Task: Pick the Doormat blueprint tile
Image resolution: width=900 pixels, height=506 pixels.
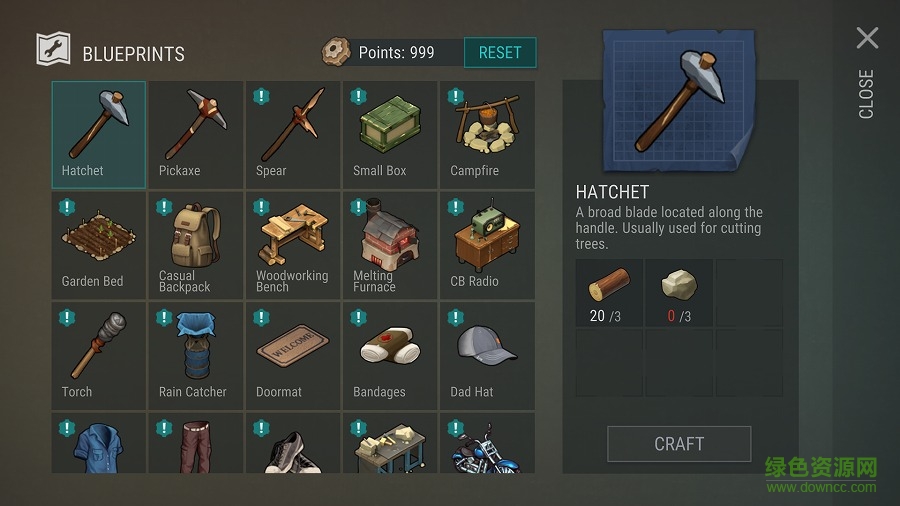Action: 292,355
